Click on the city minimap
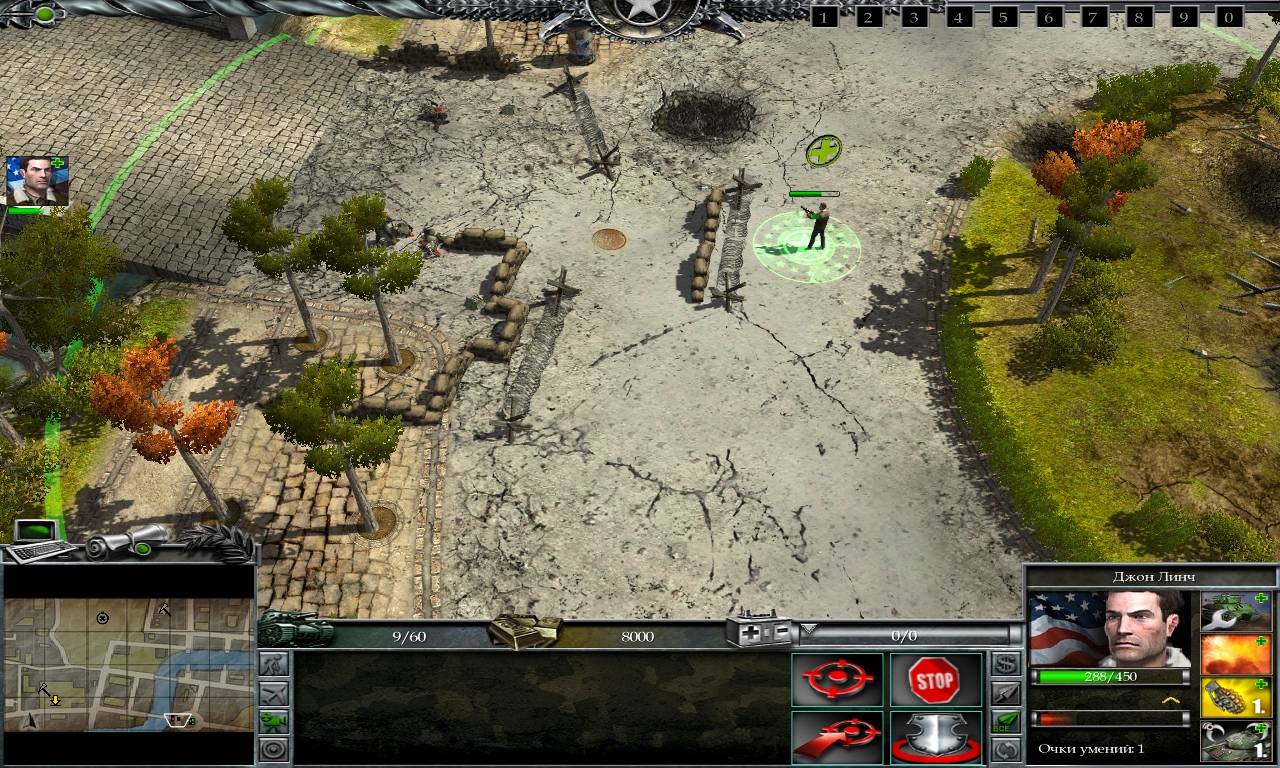 [x=128, y=664]
